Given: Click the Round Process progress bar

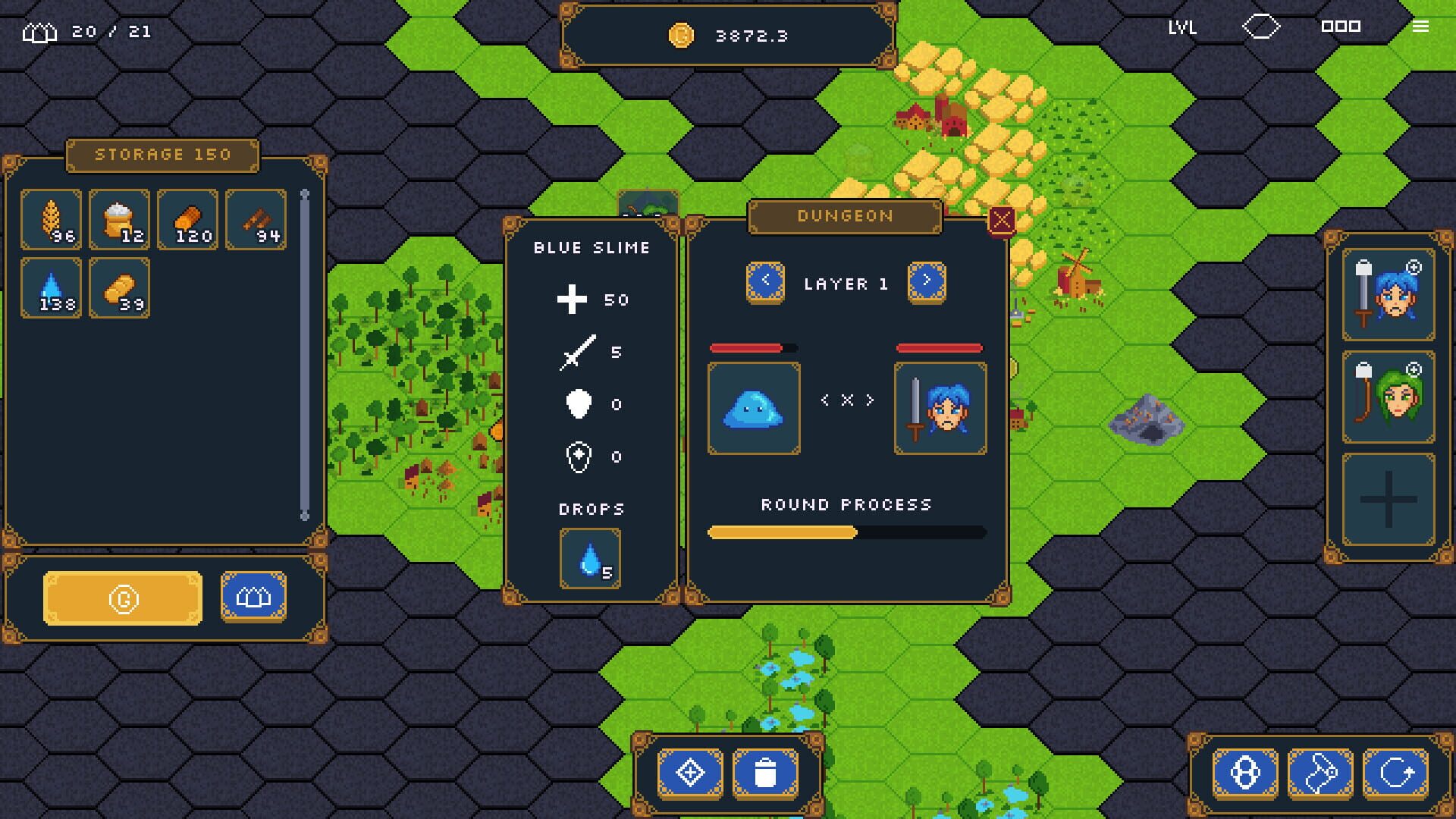Looking at the screenshot, I should coord(846,533).
